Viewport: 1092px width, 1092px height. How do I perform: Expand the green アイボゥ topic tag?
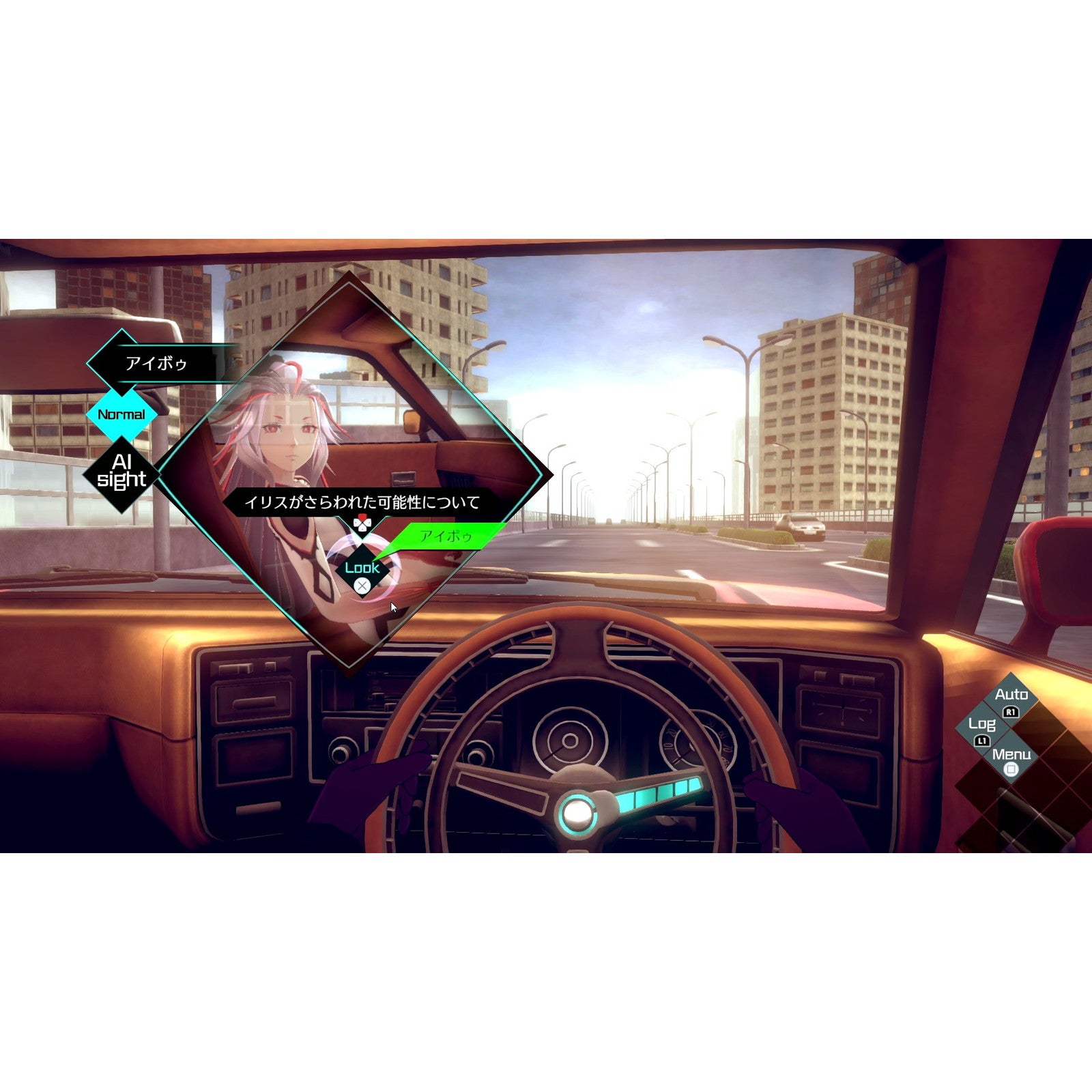tap(445, 536)
